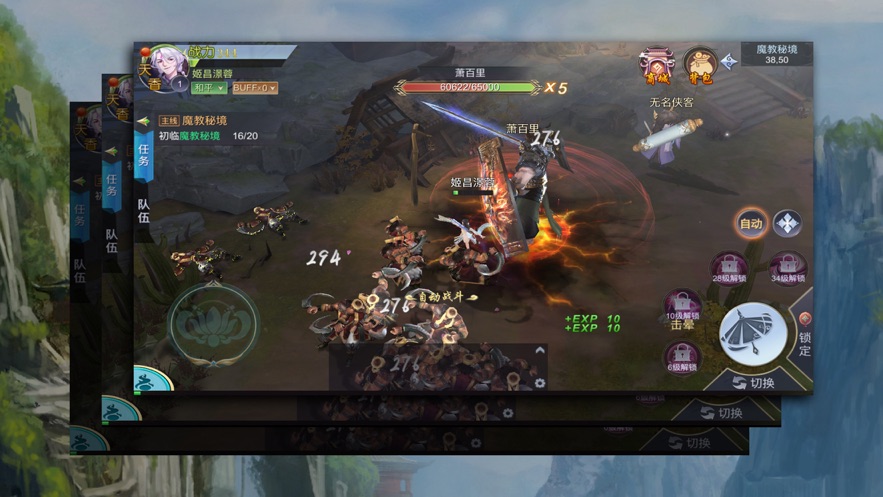Expand the BUFF×0 dropdown
The height and width of the screenshot is (497, 883).
click(x=254, y=88)
